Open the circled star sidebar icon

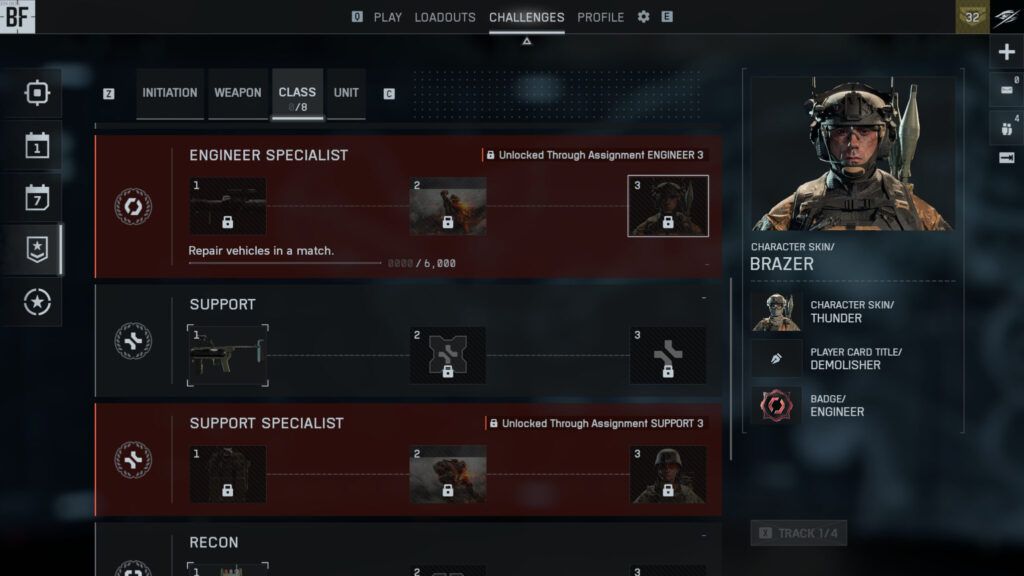(37, 302)
